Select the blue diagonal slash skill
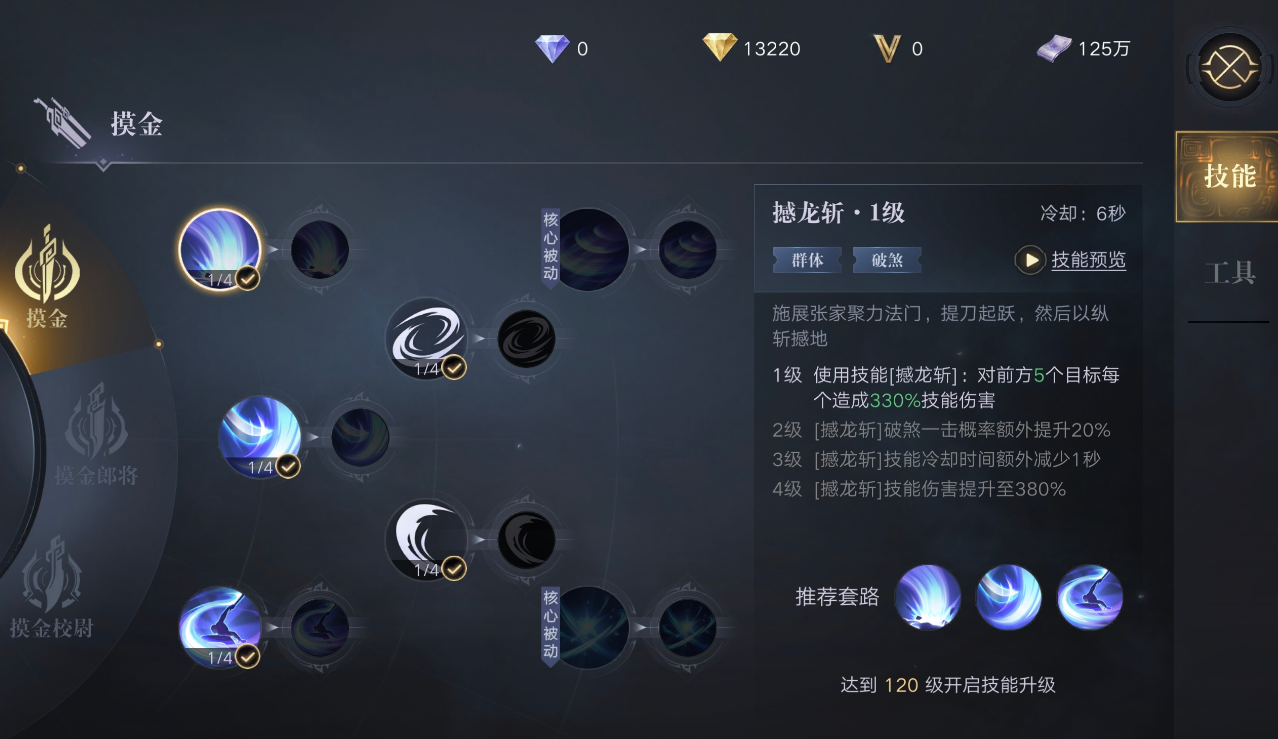 pos(260,437)
